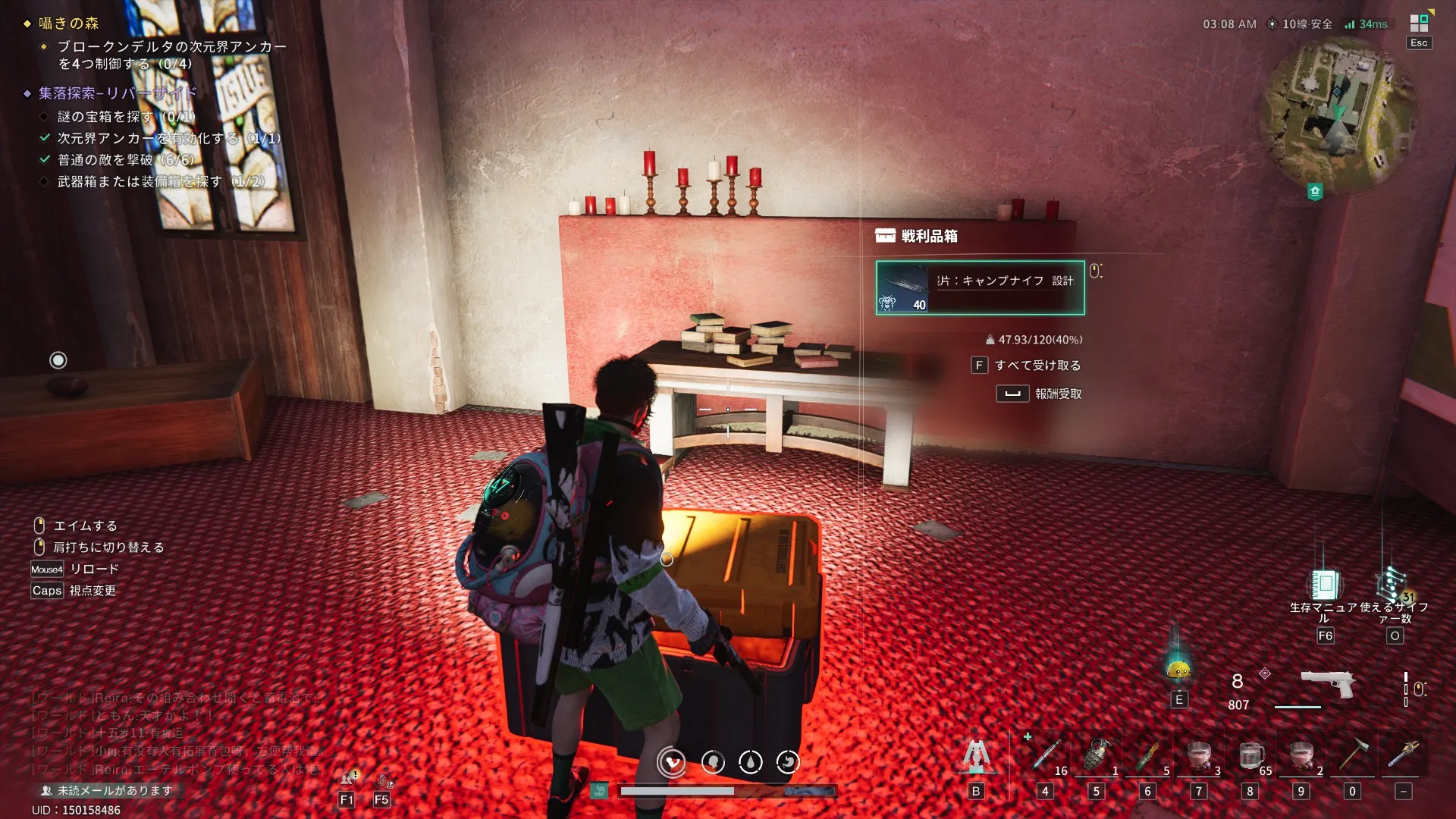Open the 使えるサイファー数 cipher icon
1456x819 pixels.
(1393, 585)
